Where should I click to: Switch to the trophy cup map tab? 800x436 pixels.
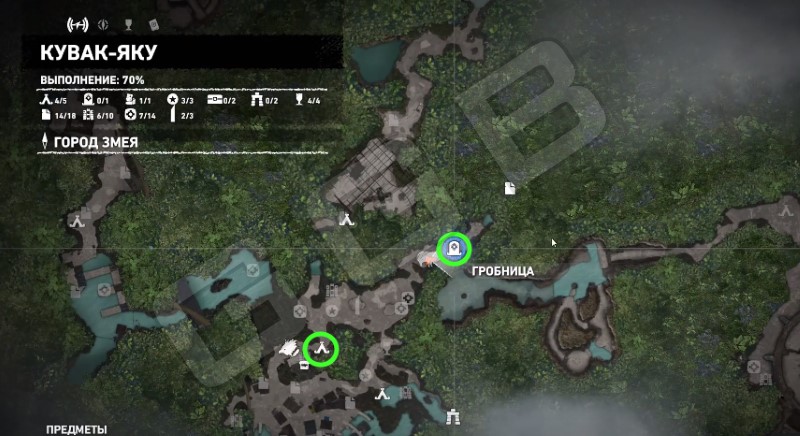126,23
